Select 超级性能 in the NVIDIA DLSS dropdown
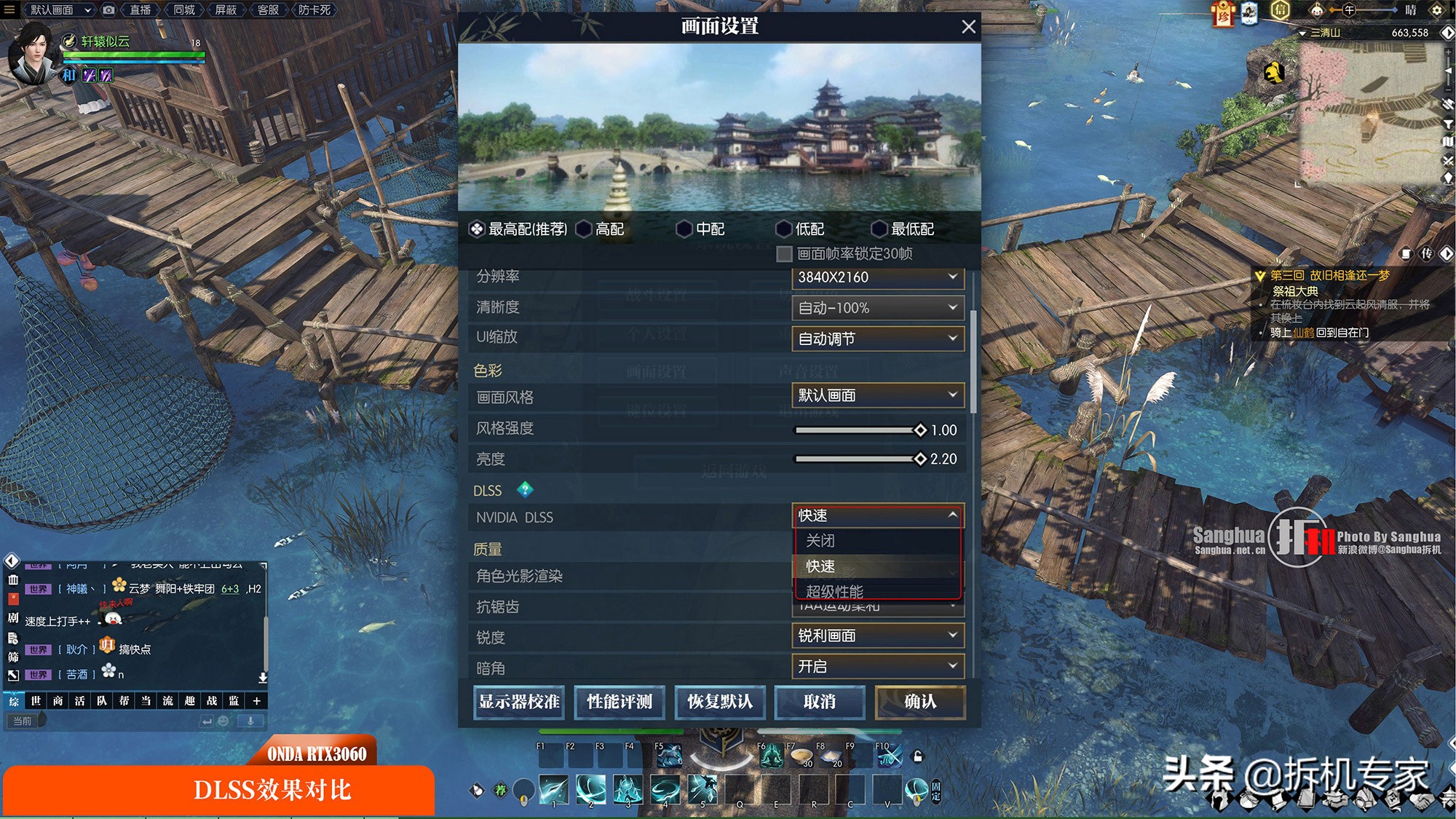 click(833, 592)
